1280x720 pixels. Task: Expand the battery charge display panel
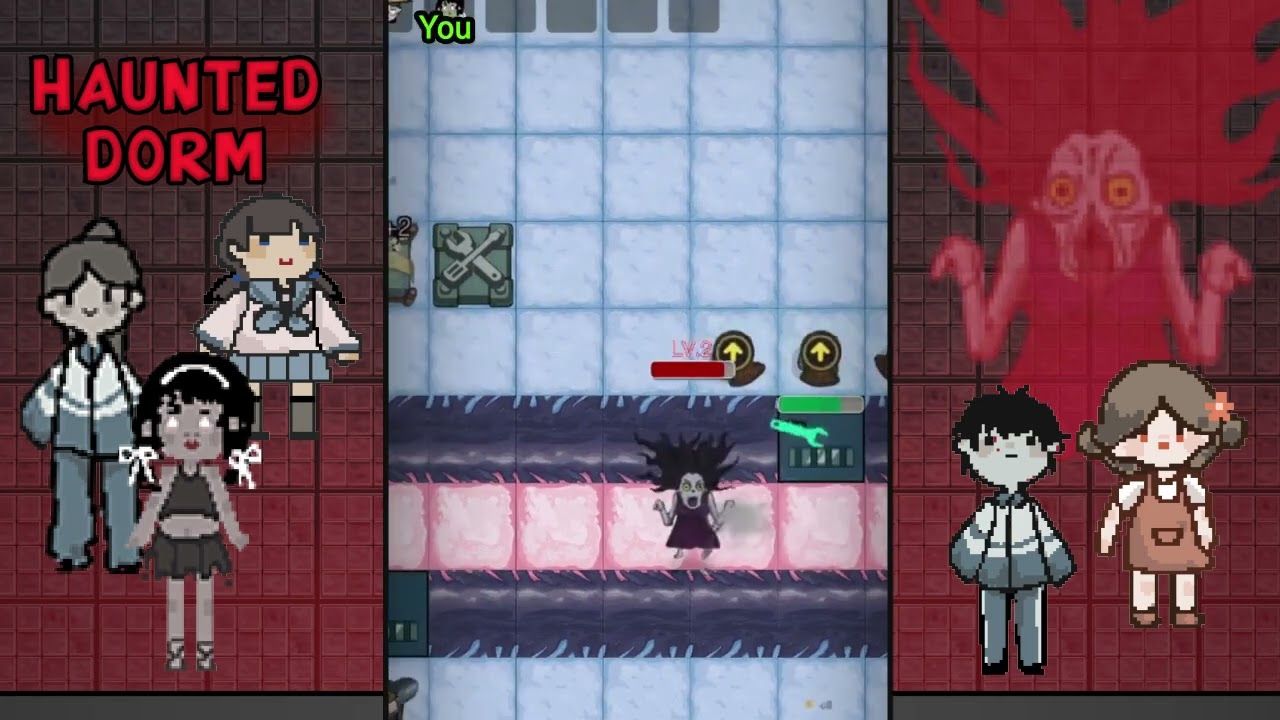820,455
